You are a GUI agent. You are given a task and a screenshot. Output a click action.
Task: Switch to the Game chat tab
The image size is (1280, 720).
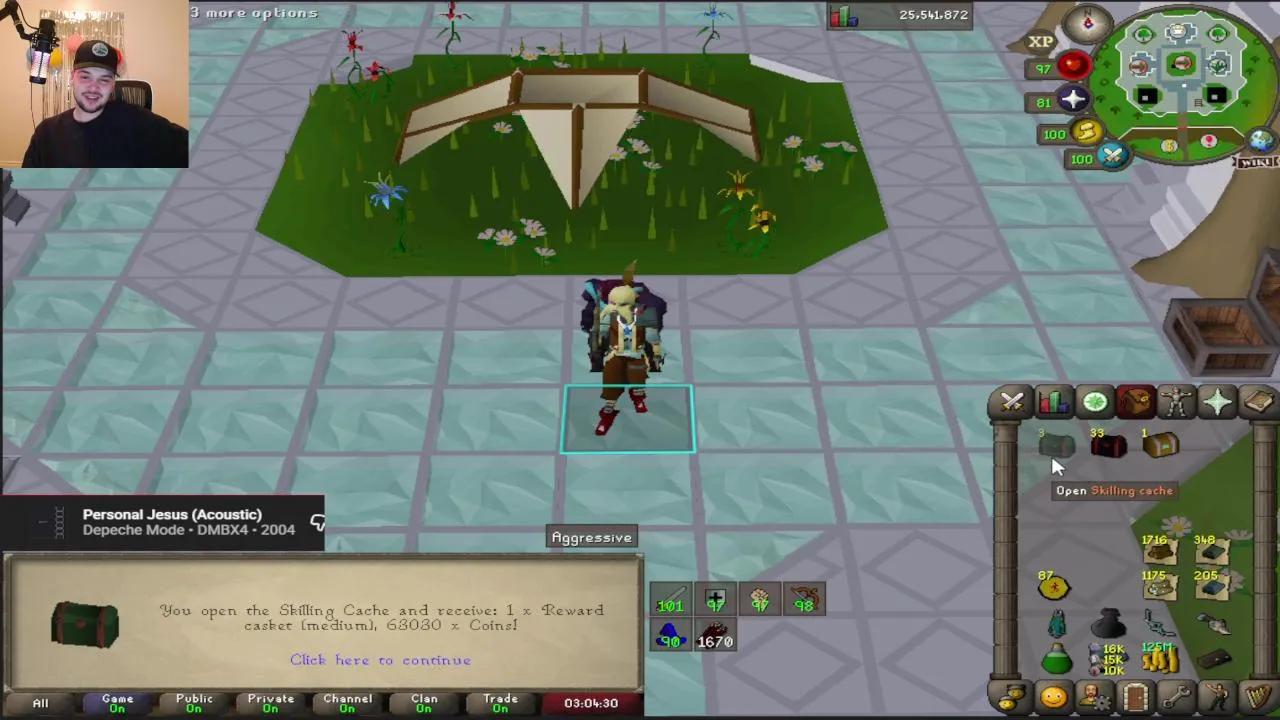click(x=117, y=703)
